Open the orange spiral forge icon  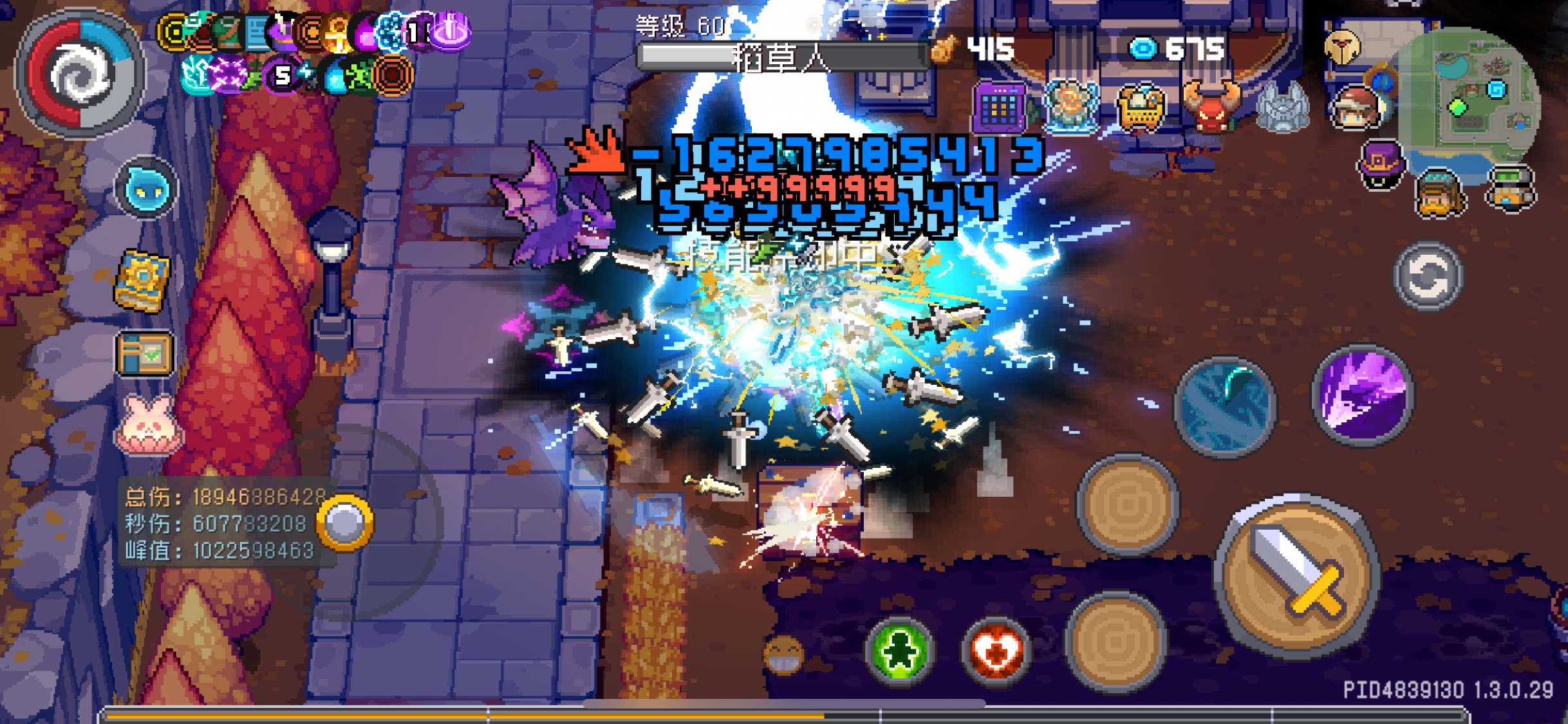394,77
